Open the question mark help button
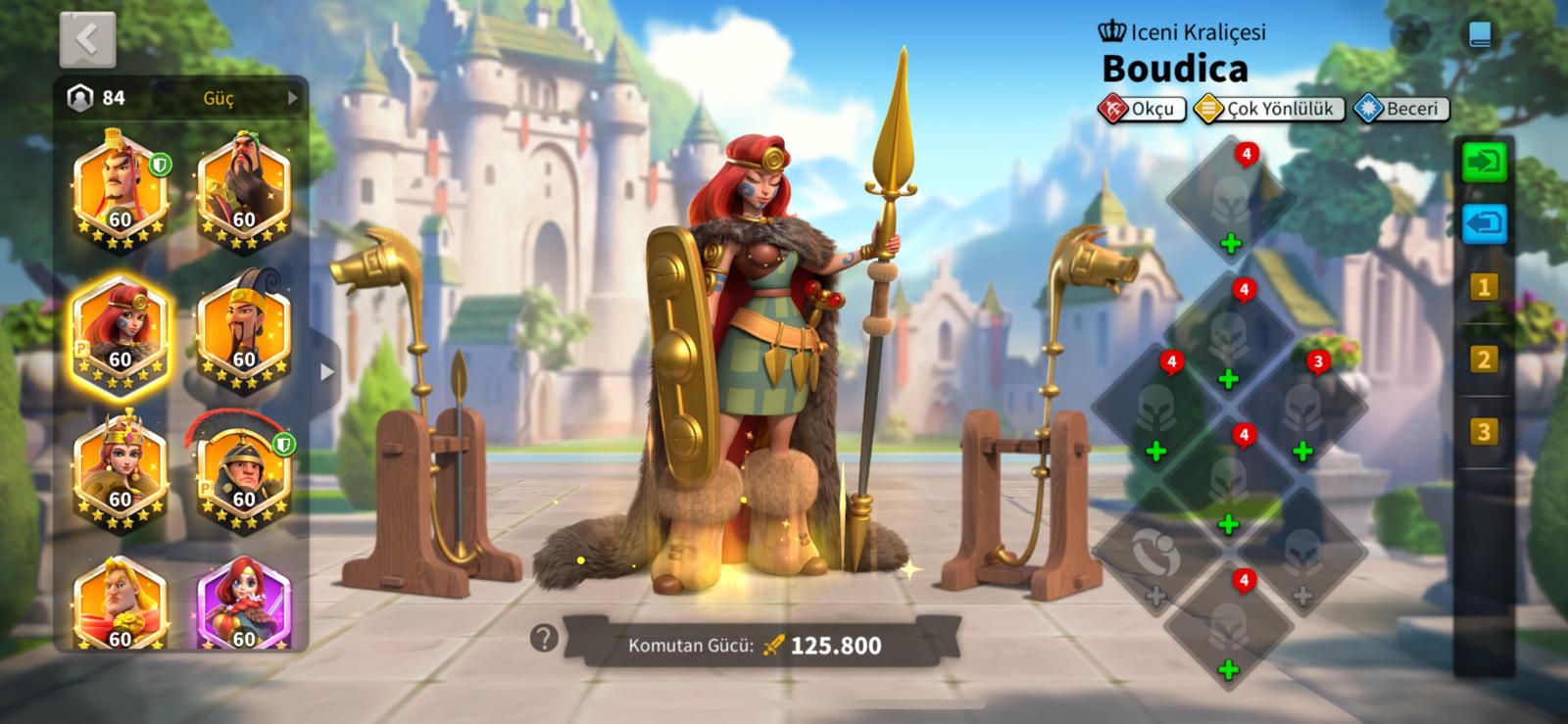The width and height of the screenshot is (1568, 724). point(544,639)
